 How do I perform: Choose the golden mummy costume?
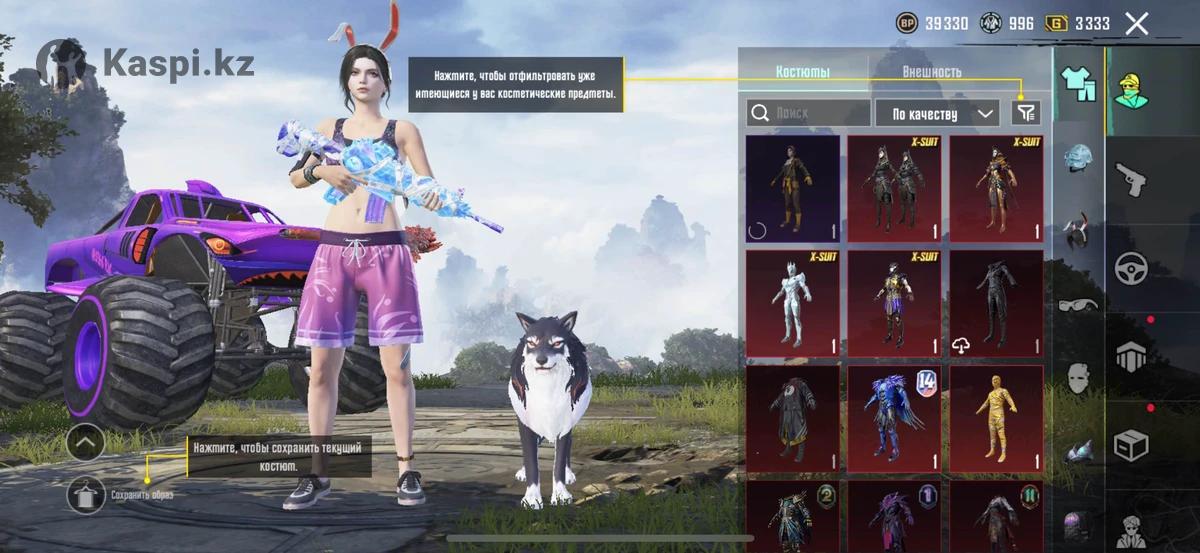pyautogui.click(x=996, y=418)
